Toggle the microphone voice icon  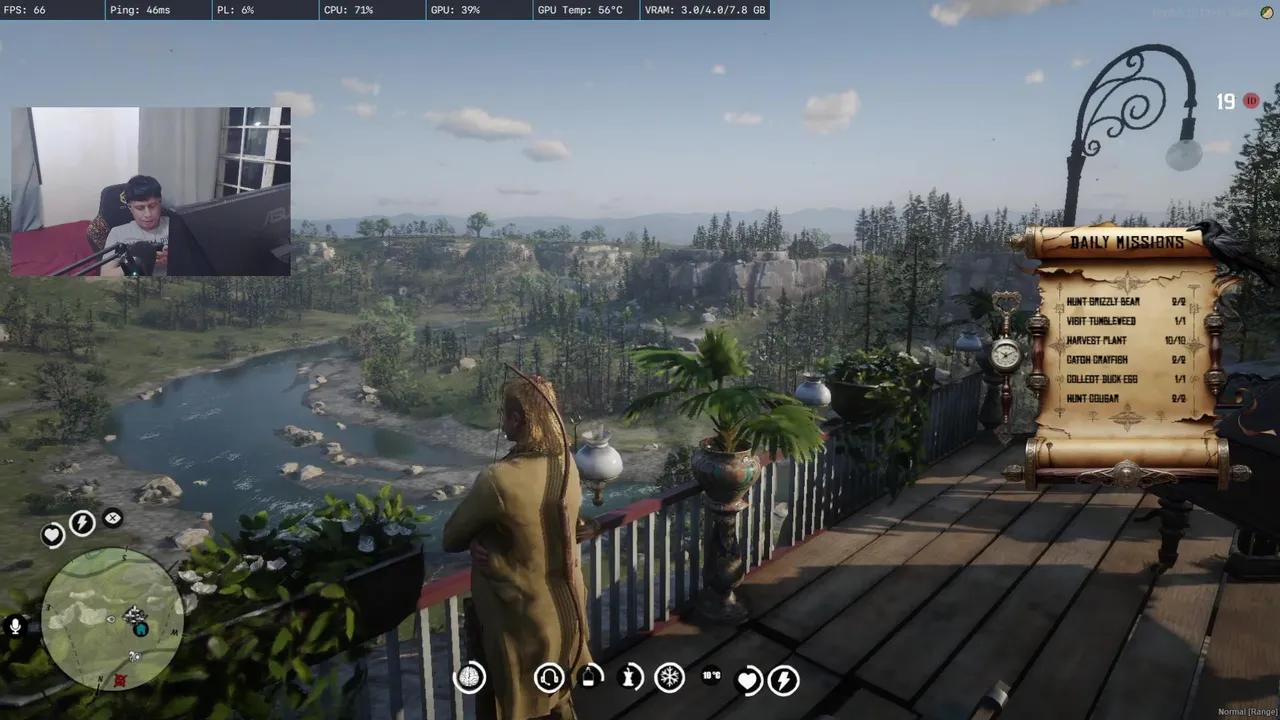(x=15, y=627)
